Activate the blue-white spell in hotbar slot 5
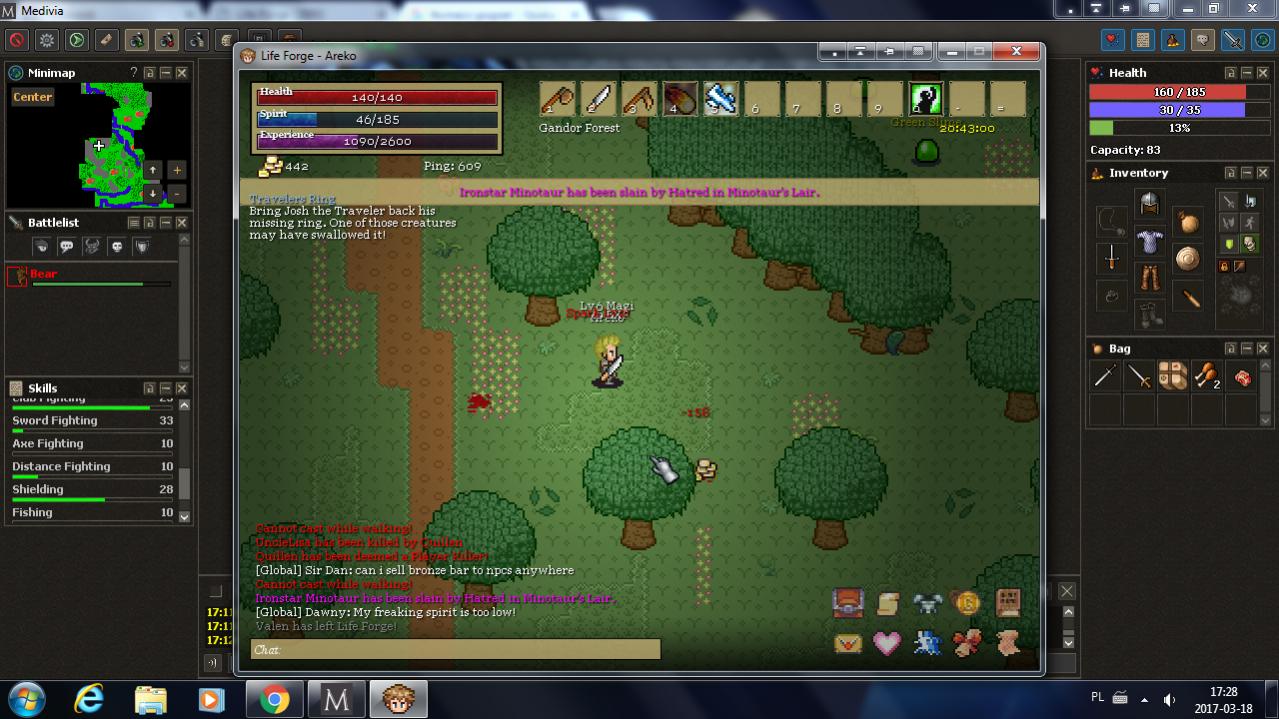Viewport: 1279px width, 719px height. point(721,100)
